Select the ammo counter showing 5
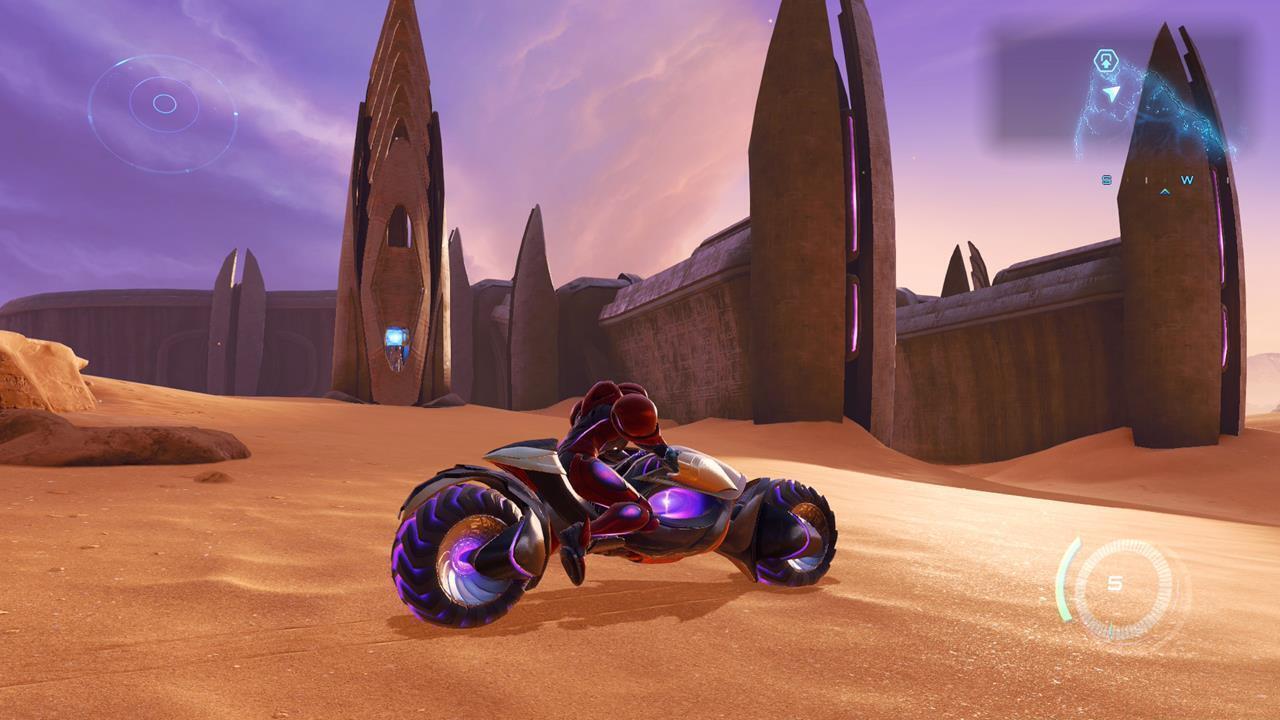The image size is (1280, 720). pos(1115,581)
